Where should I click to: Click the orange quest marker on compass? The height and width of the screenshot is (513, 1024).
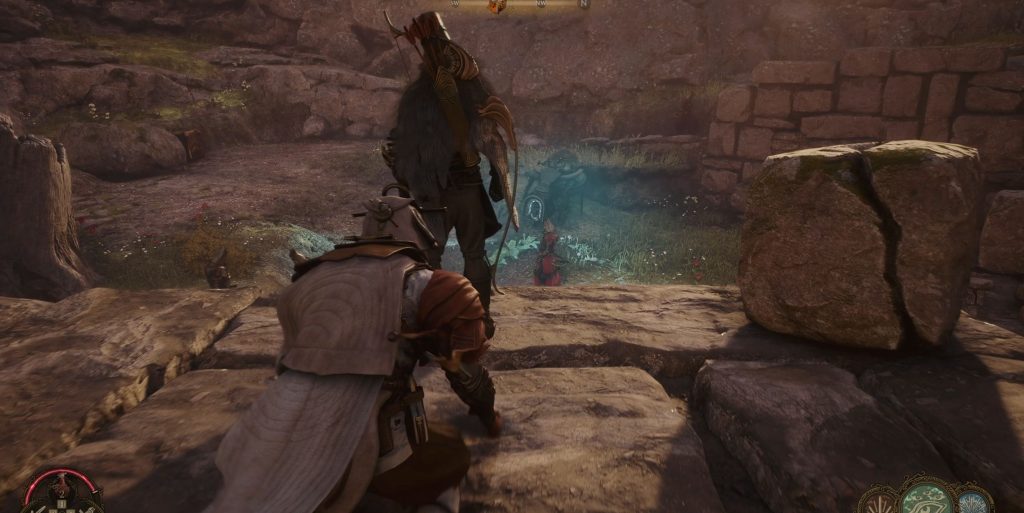coord(497,6)
